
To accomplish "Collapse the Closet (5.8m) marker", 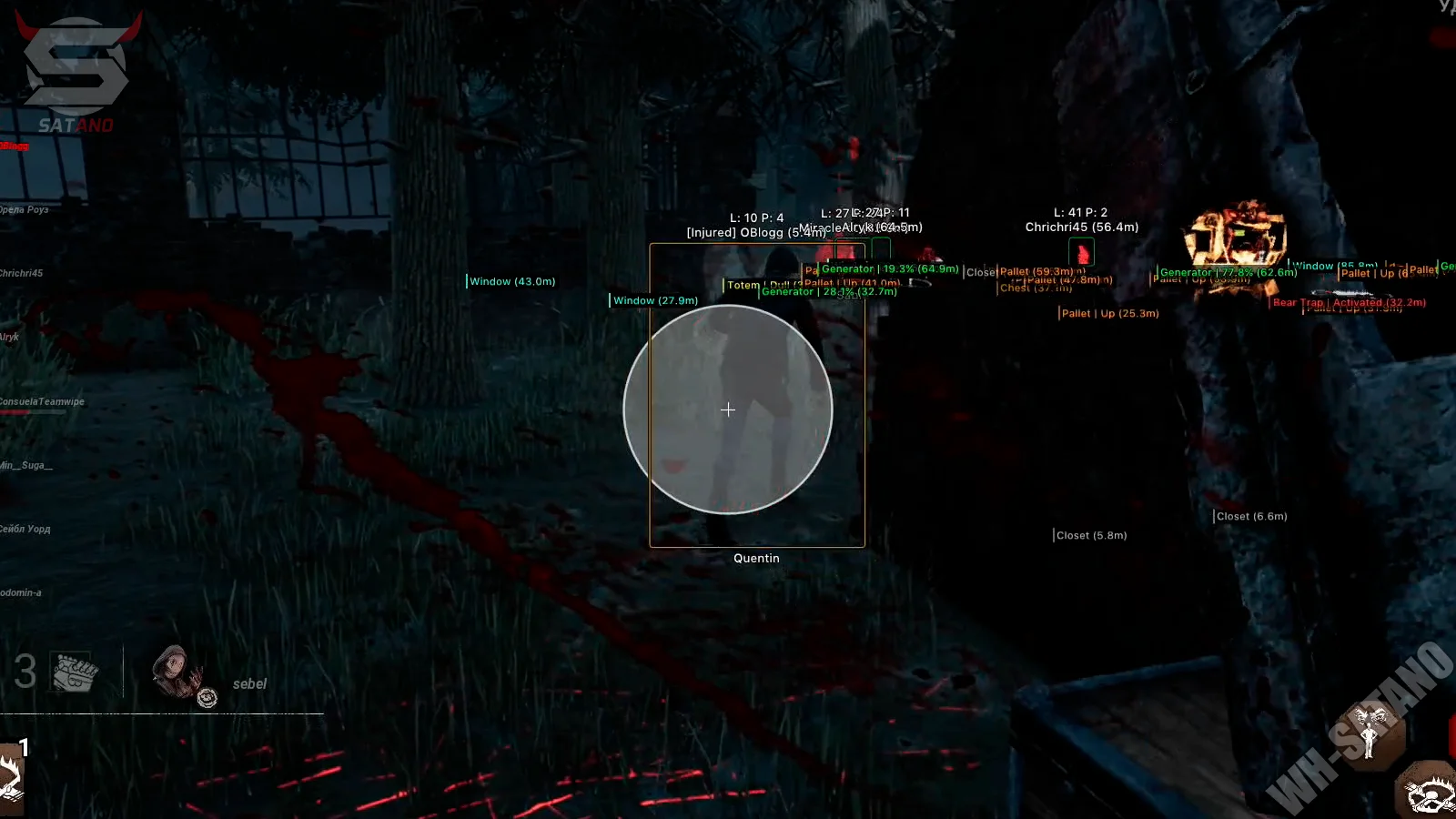I will (x=1090, y=535).
